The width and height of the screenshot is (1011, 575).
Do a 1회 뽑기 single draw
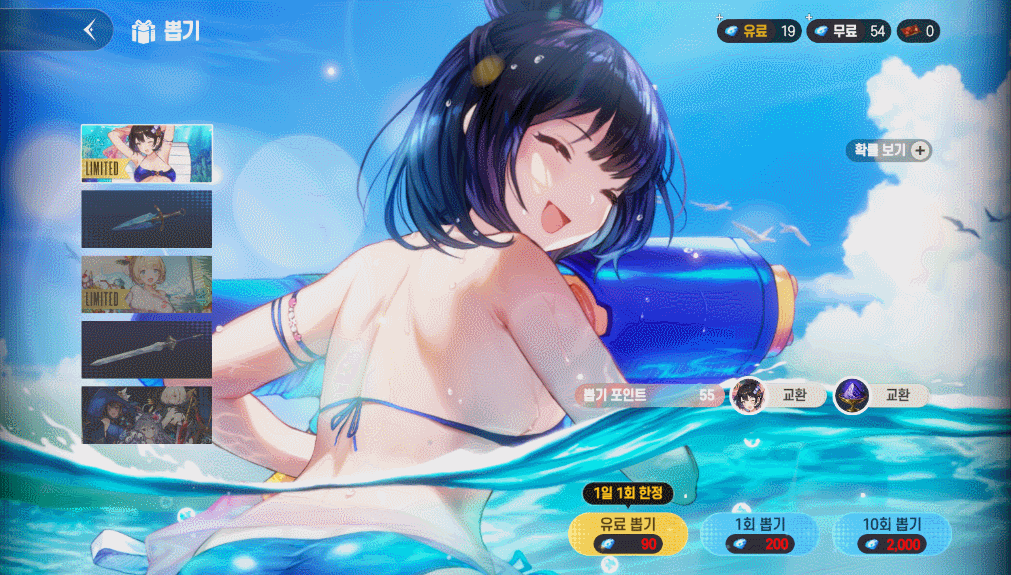760,534
